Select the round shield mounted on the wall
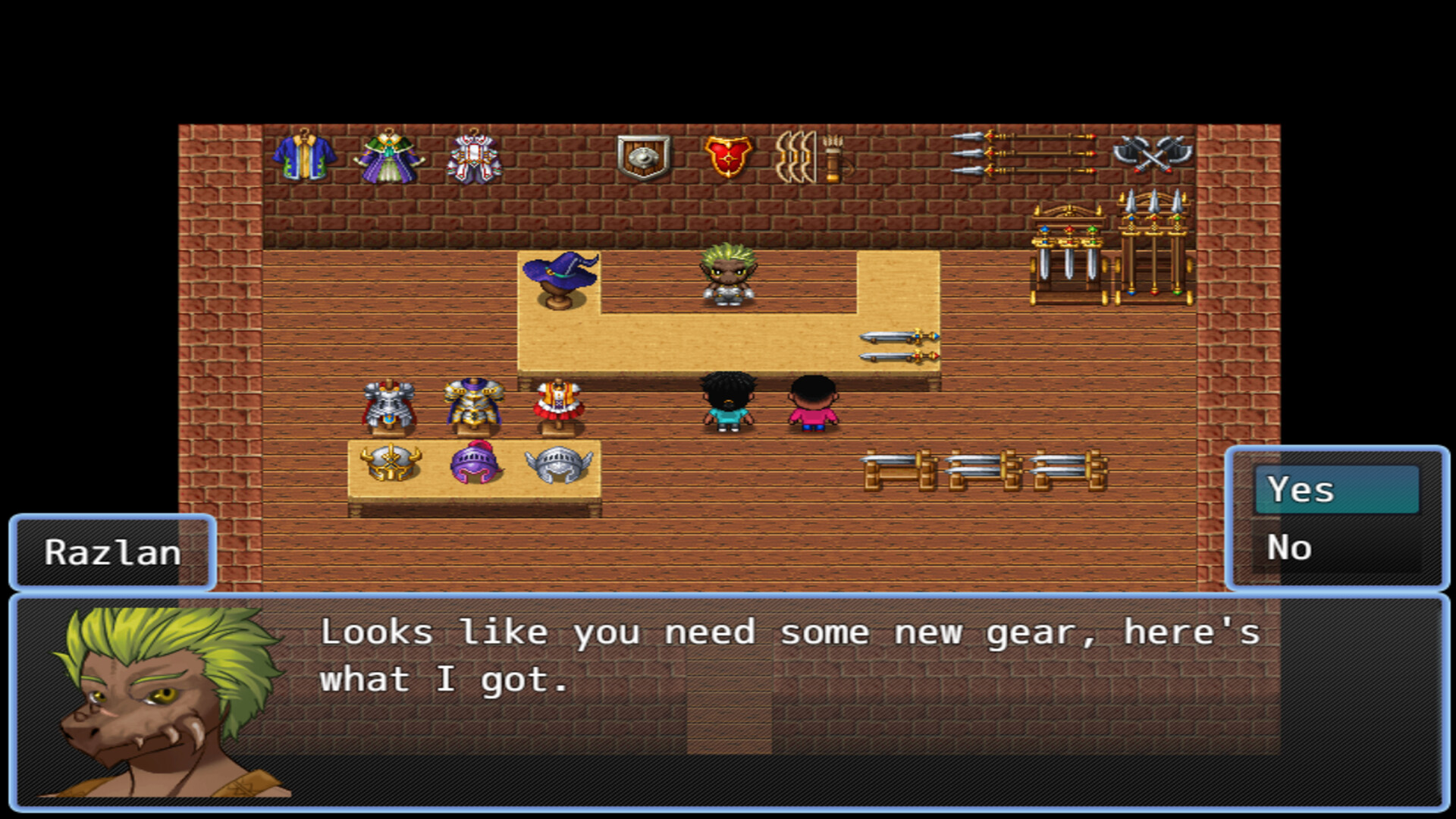1456x819 pixels. click(x=641, y=155)
